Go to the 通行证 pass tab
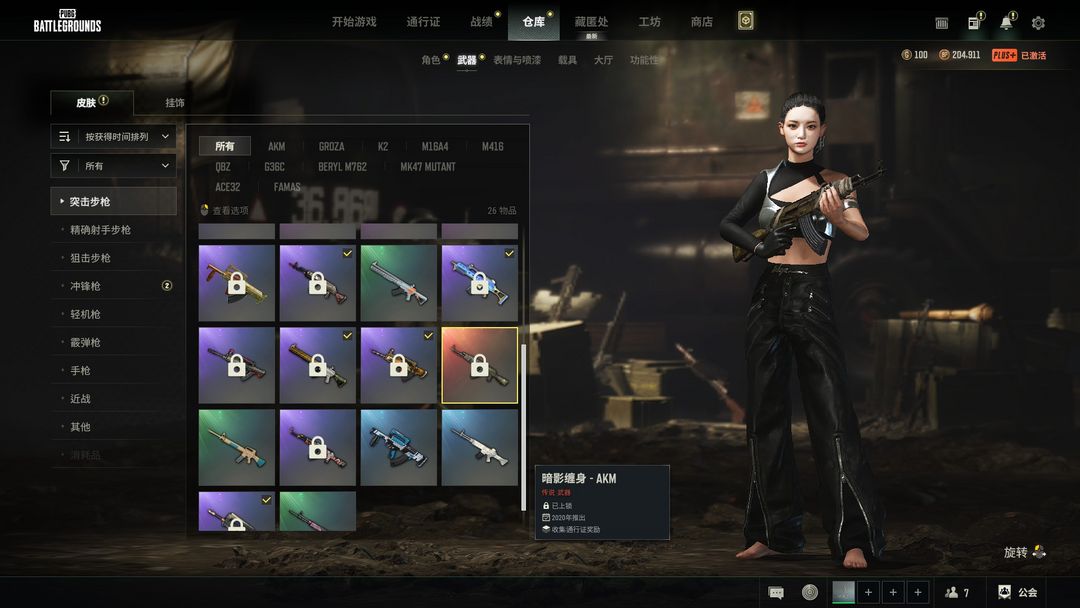 click(x=423, y=22)
